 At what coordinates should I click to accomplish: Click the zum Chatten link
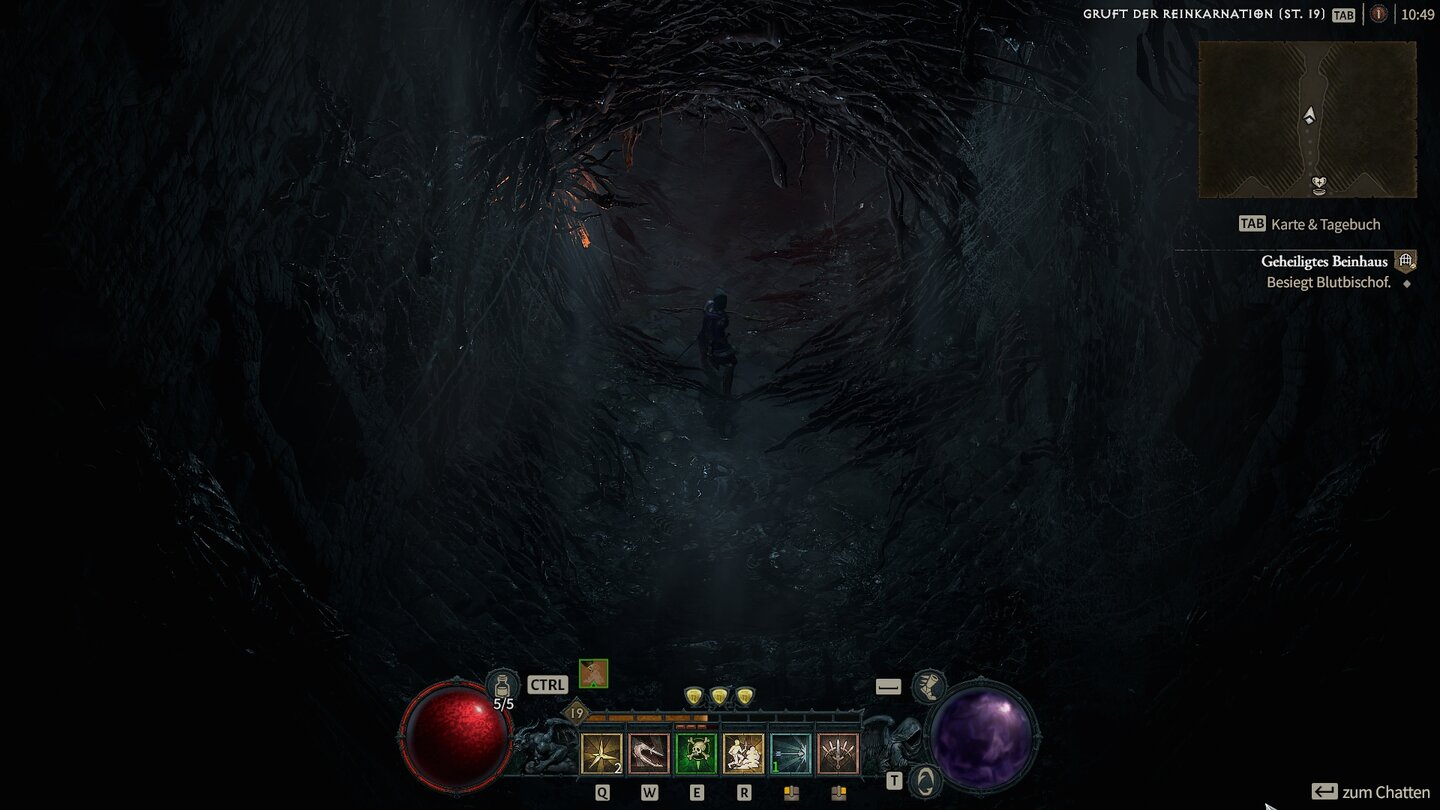pos(1384,789)
